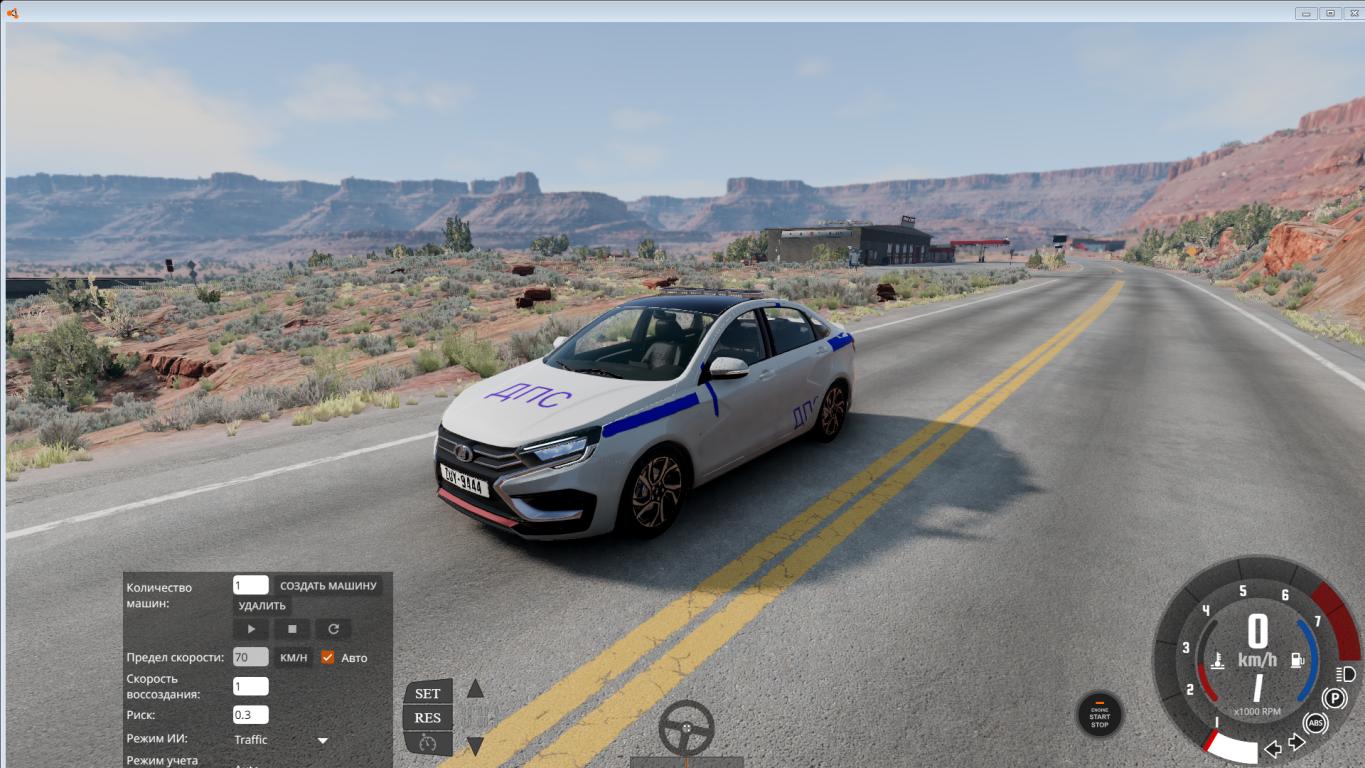Start AI traffic with the play button
Screen dimensions: 1365x768
point(251,629)
